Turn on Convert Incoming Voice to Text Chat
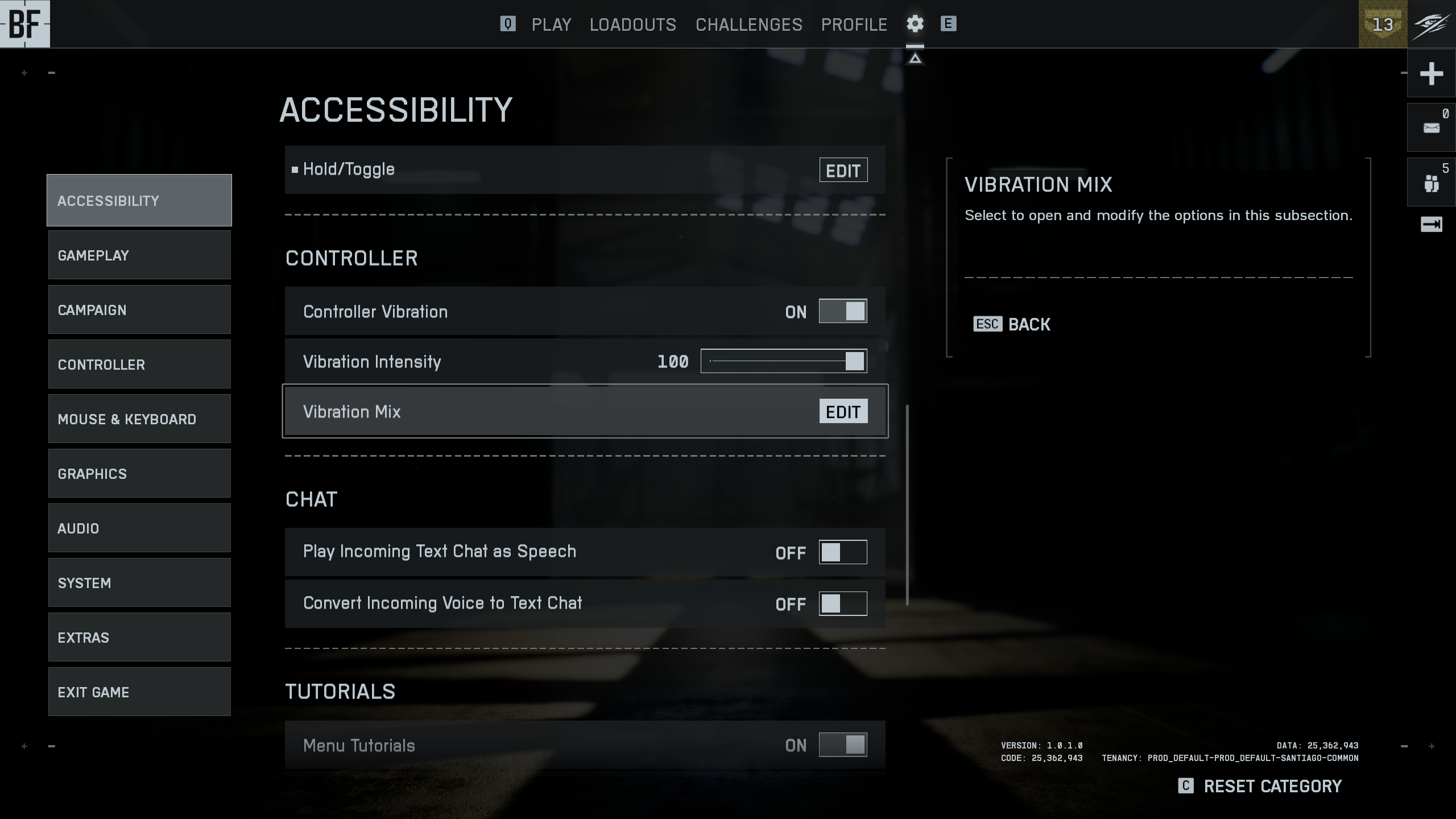1456x819 pixels. pyautogui.click(x=842, y=604)
